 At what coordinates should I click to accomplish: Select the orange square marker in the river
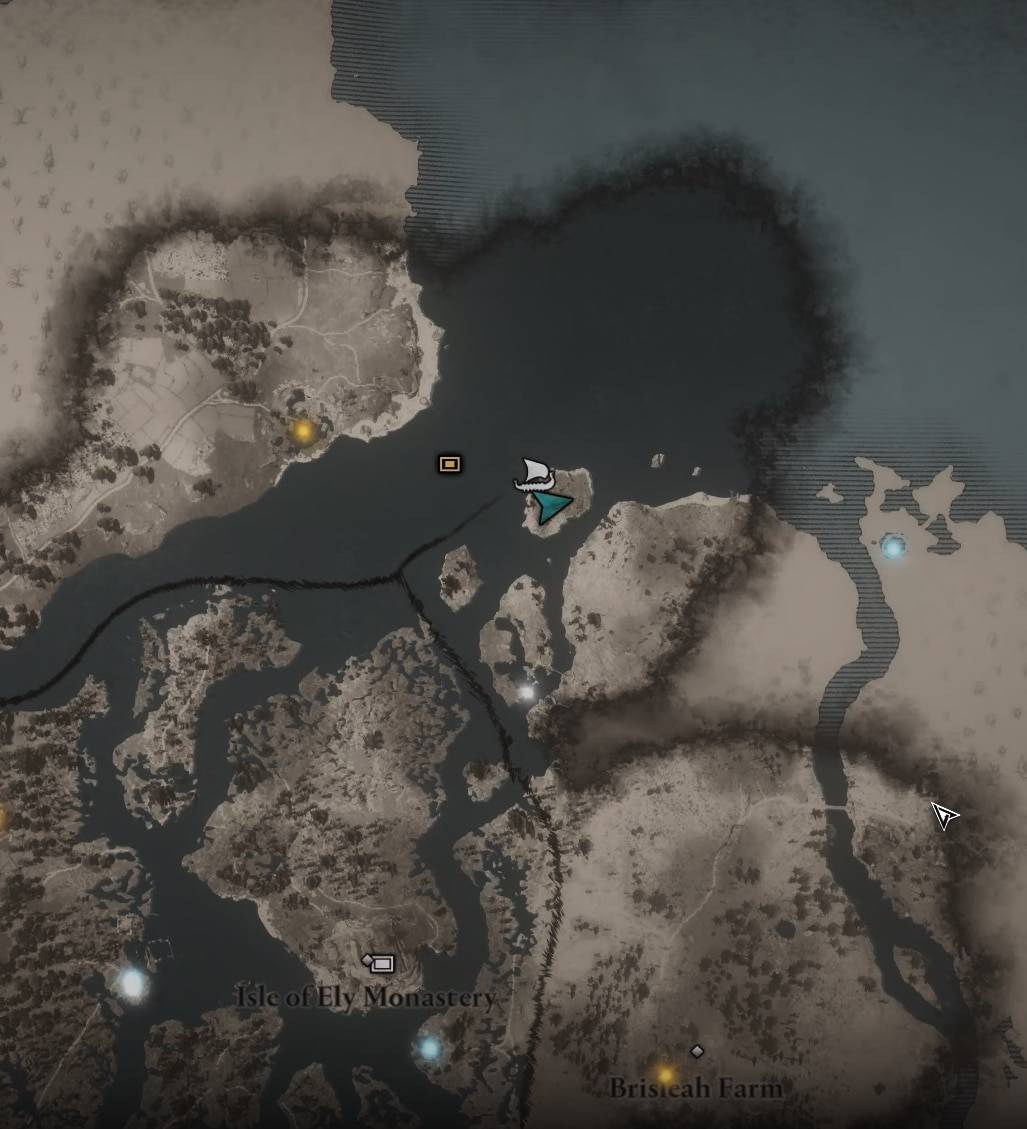(450, 463)
